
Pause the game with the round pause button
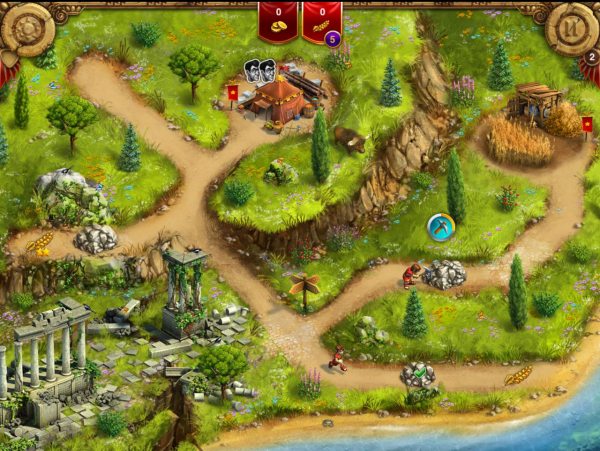coord(571,27)
